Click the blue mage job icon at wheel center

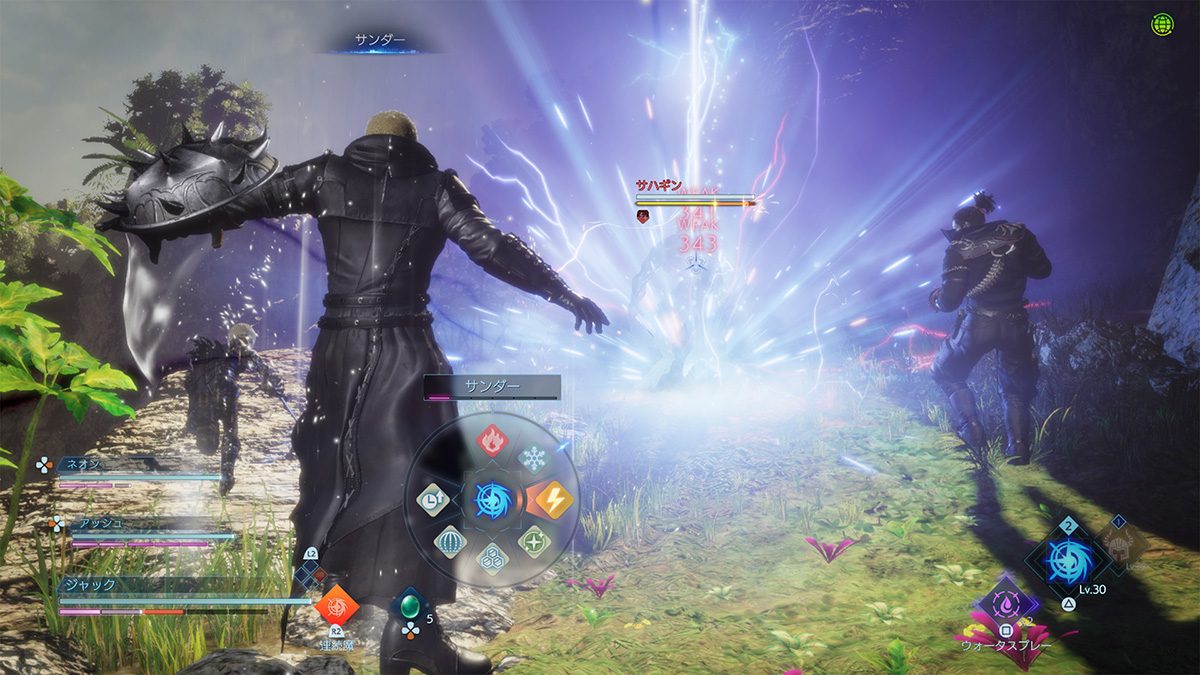492,499
